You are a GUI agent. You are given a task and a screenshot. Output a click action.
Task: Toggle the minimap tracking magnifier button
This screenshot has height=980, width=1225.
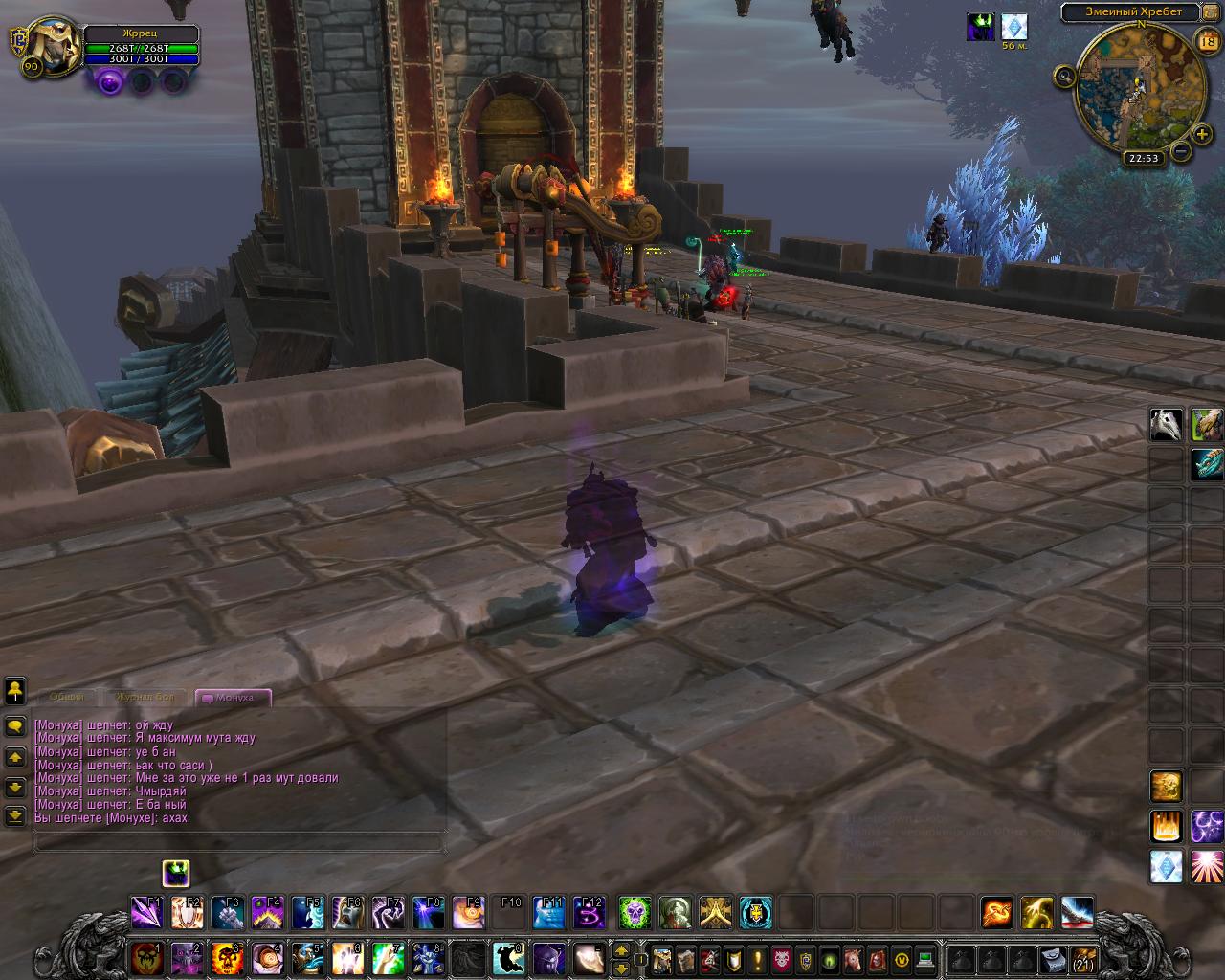point(1064,77)
